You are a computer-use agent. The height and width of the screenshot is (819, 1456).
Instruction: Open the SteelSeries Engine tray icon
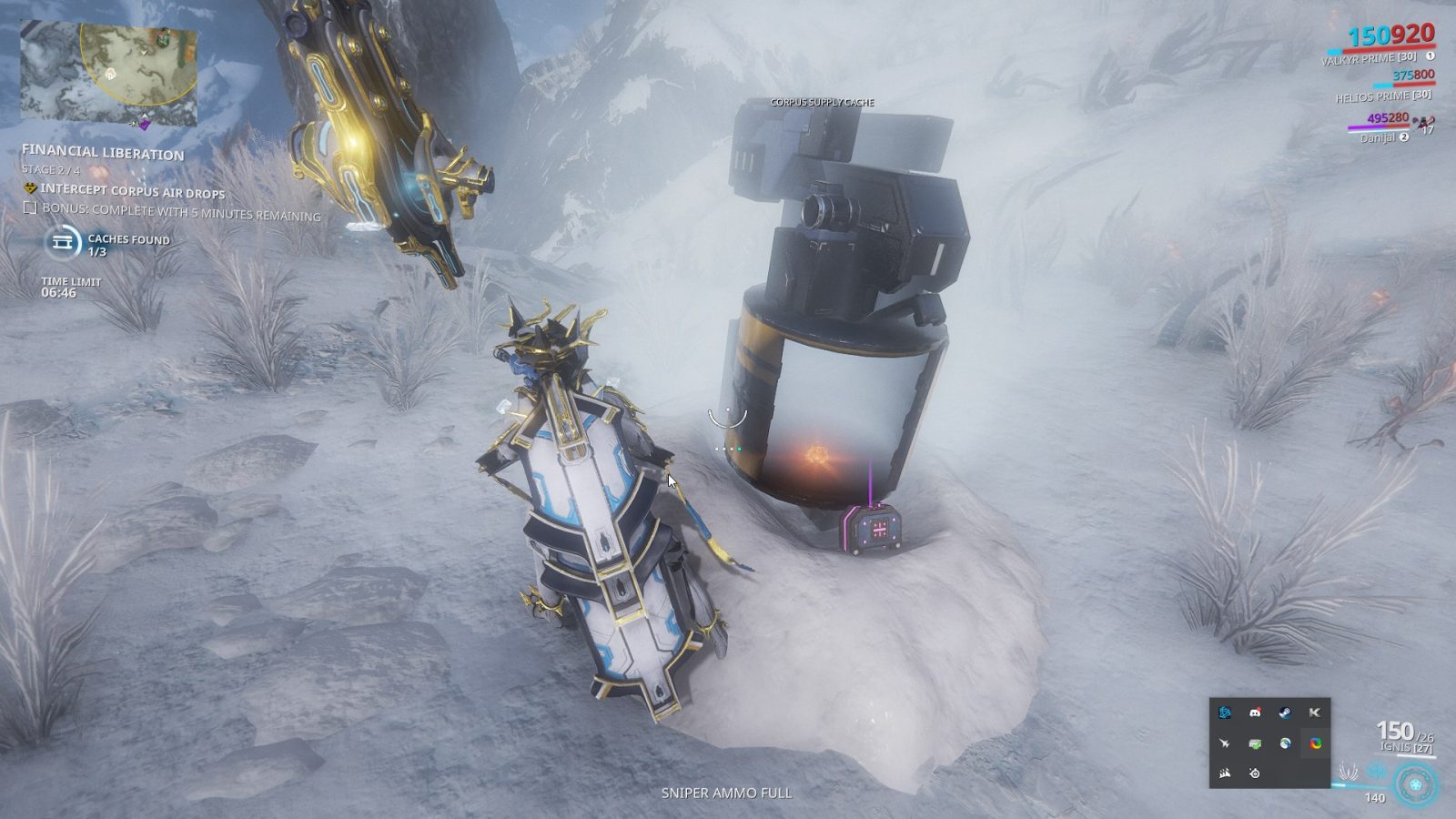pyautogui.click(x=1255, y=773)
